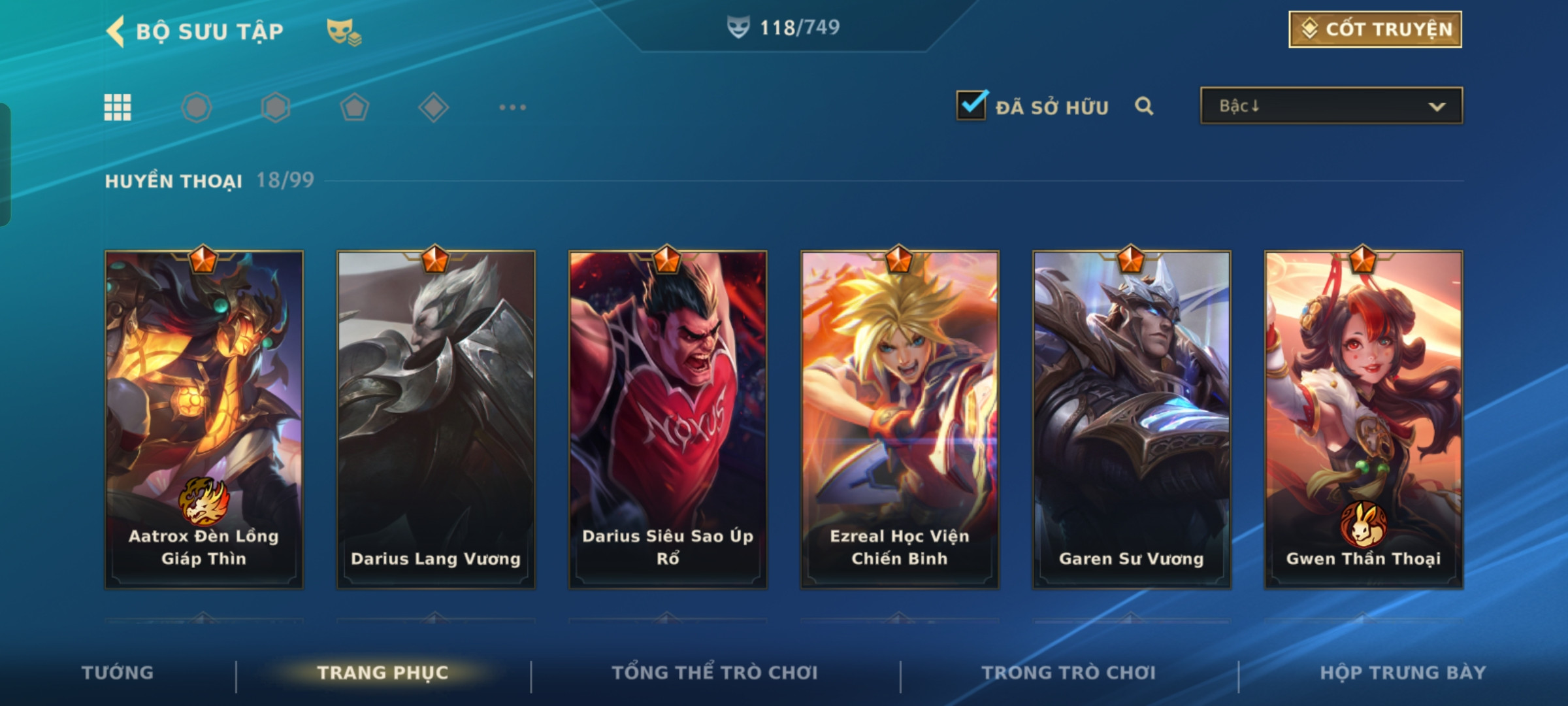
Task: Open the search magnifier icon
Action: [x=1143, y=106]
